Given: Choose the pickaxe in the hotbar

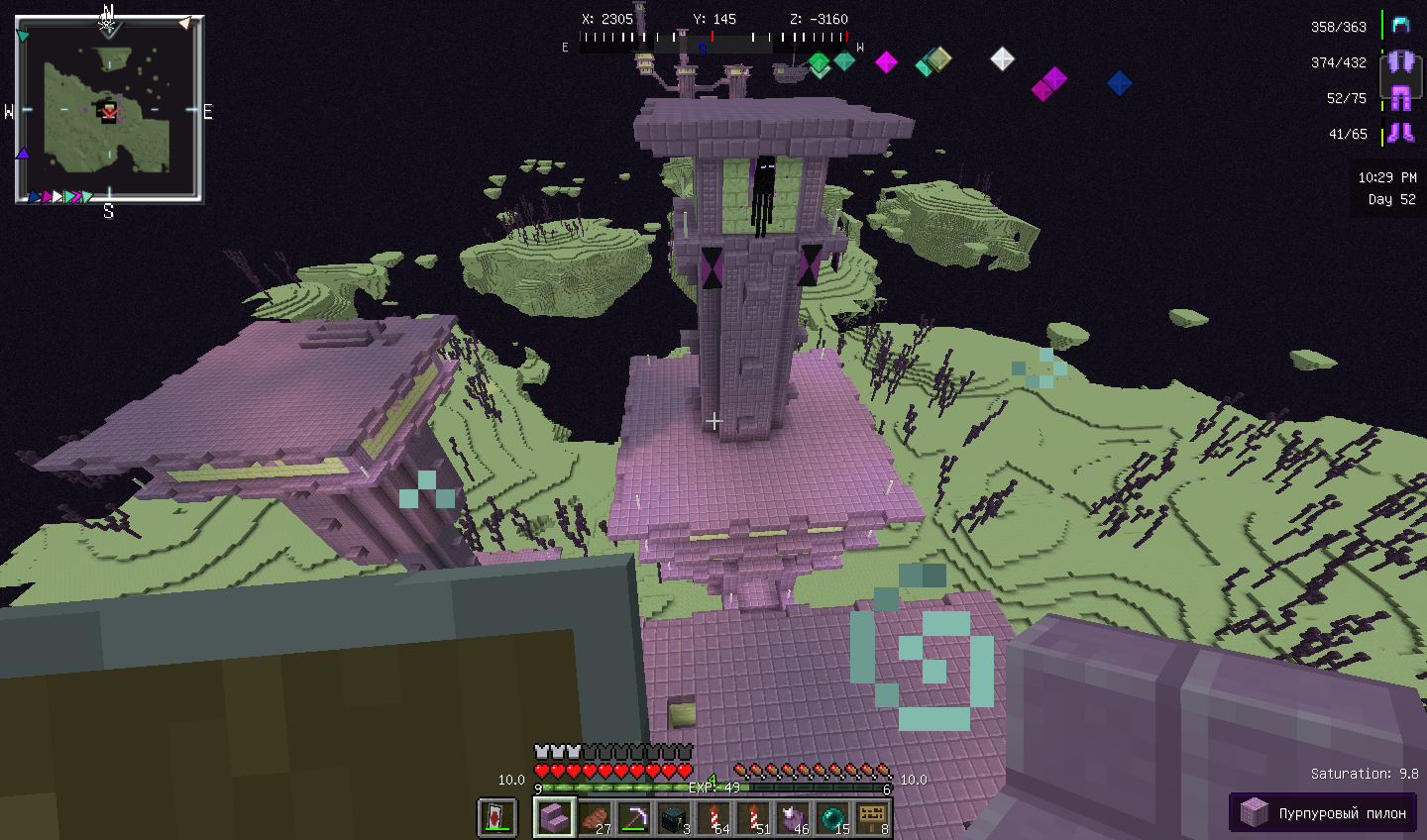Looking at the screenshot, I should pyautogui.click(x=634, y=818).
